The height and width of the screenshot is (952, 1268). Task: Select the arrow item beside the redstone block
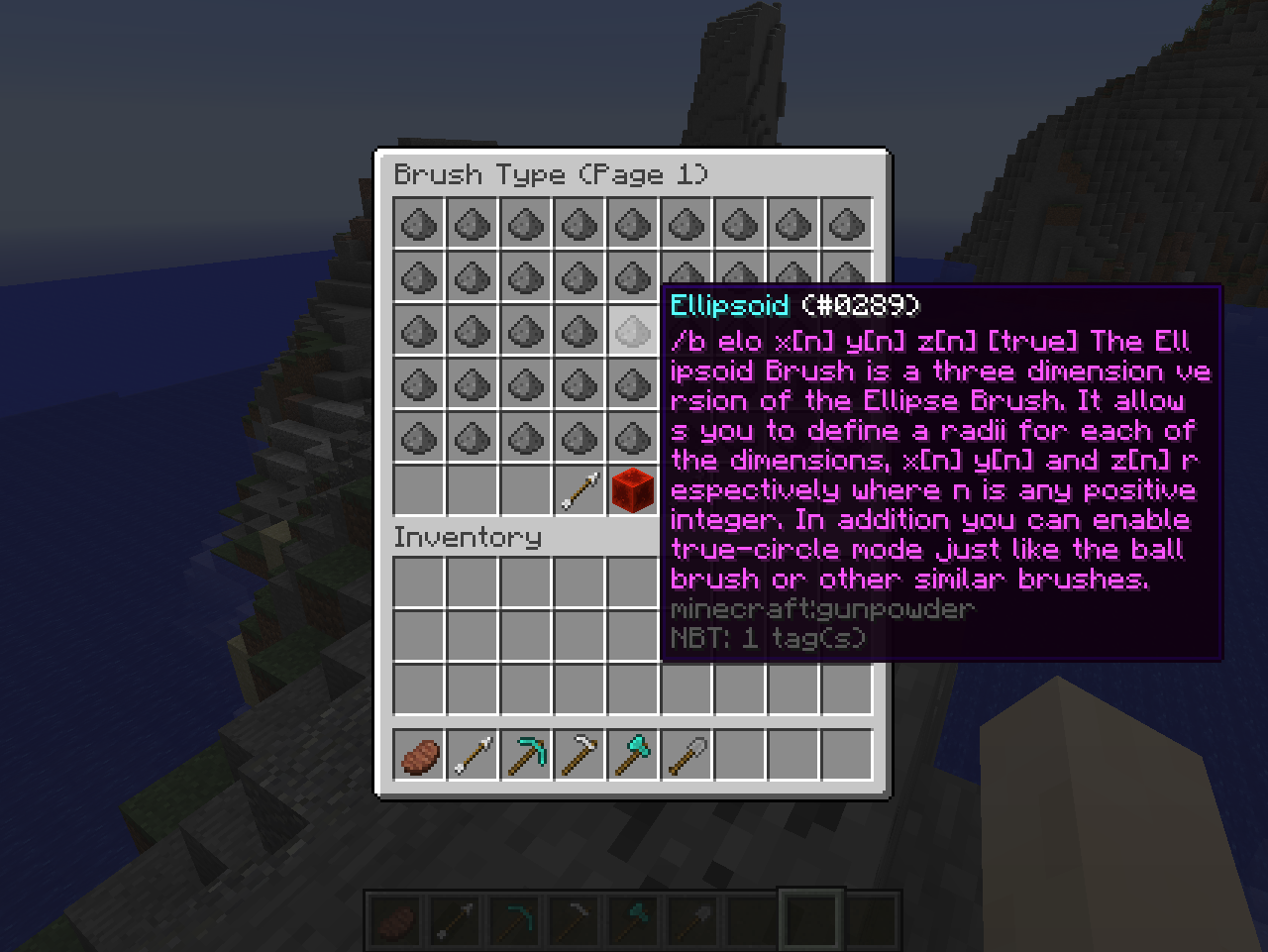click(x=579, y=489)
